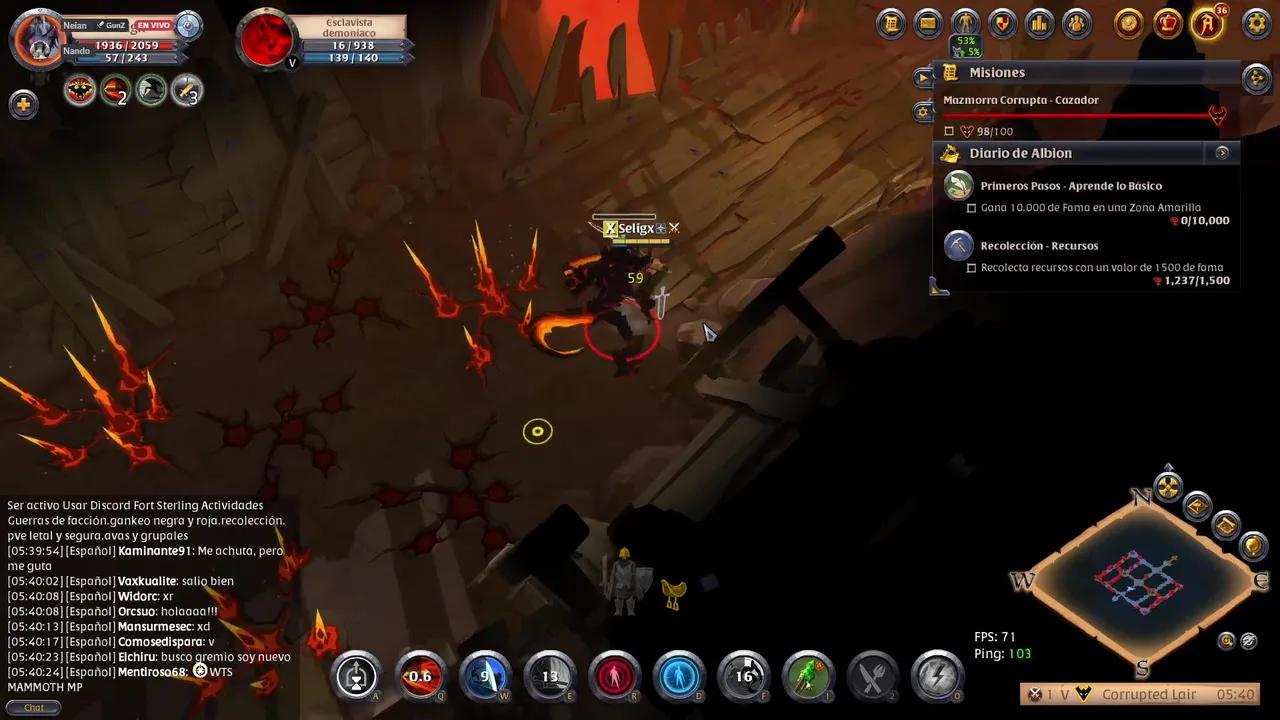Open the red crown premium icon

[x=1167, y=23]
